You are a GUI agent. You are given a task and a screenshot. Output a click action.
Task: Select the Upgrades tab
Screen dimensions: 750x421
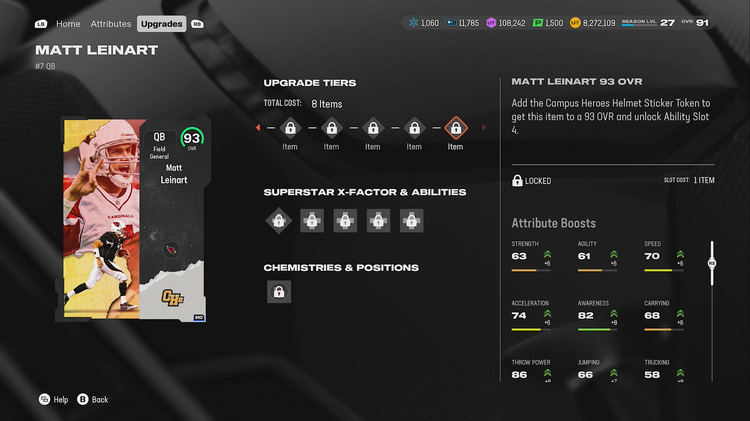(x=161, y=23)
